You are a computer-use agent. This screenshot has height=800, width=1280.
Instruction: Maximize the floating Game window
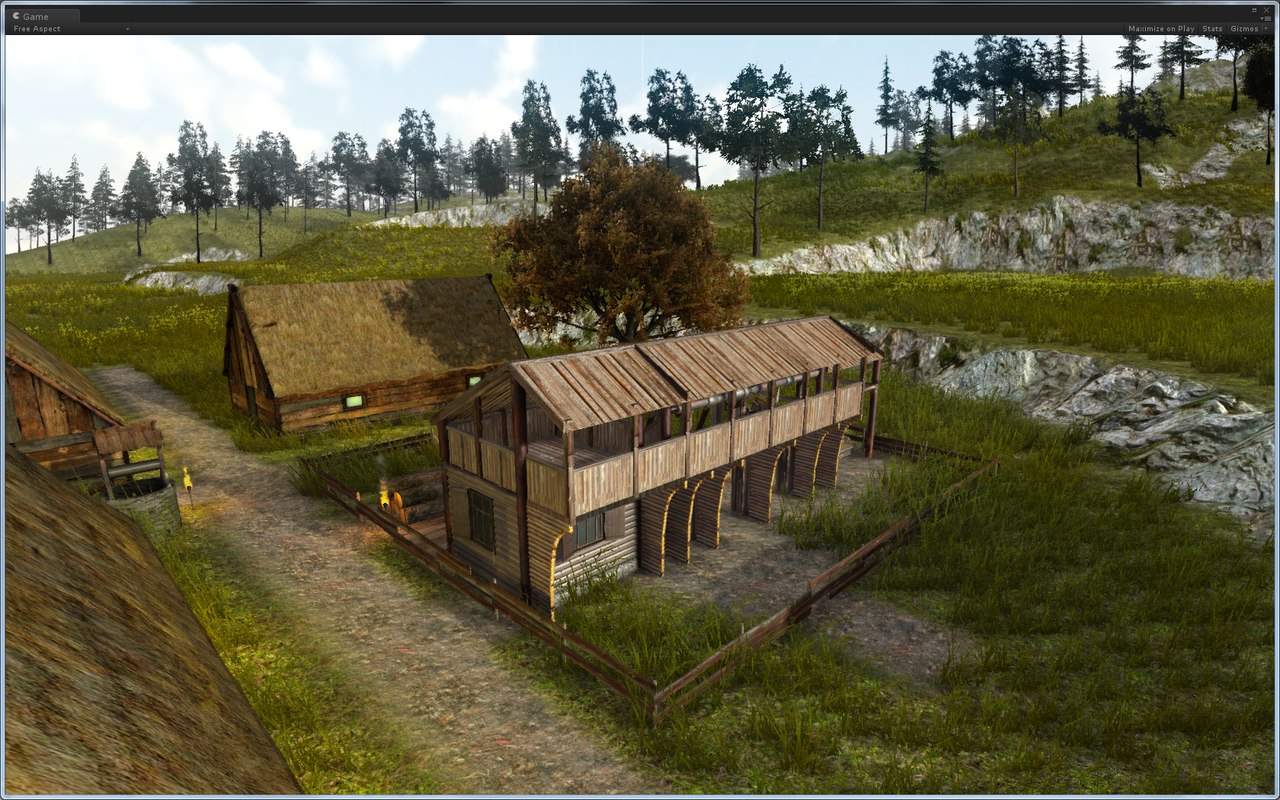(1254, 10)
